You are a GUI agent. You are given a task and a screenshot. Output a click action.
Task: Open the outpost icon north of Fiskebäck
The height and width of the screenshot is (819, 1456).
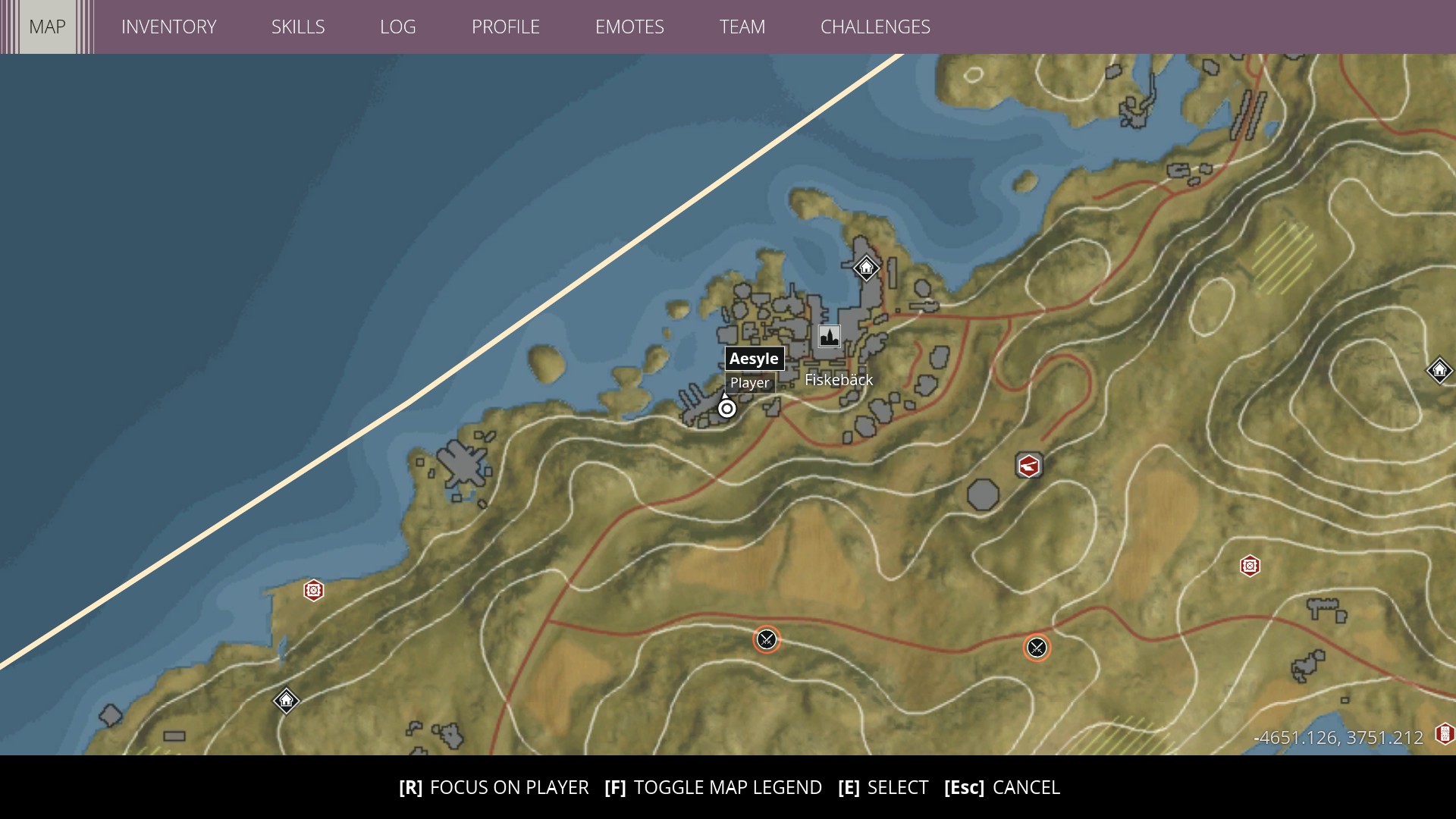click(865, 268)
